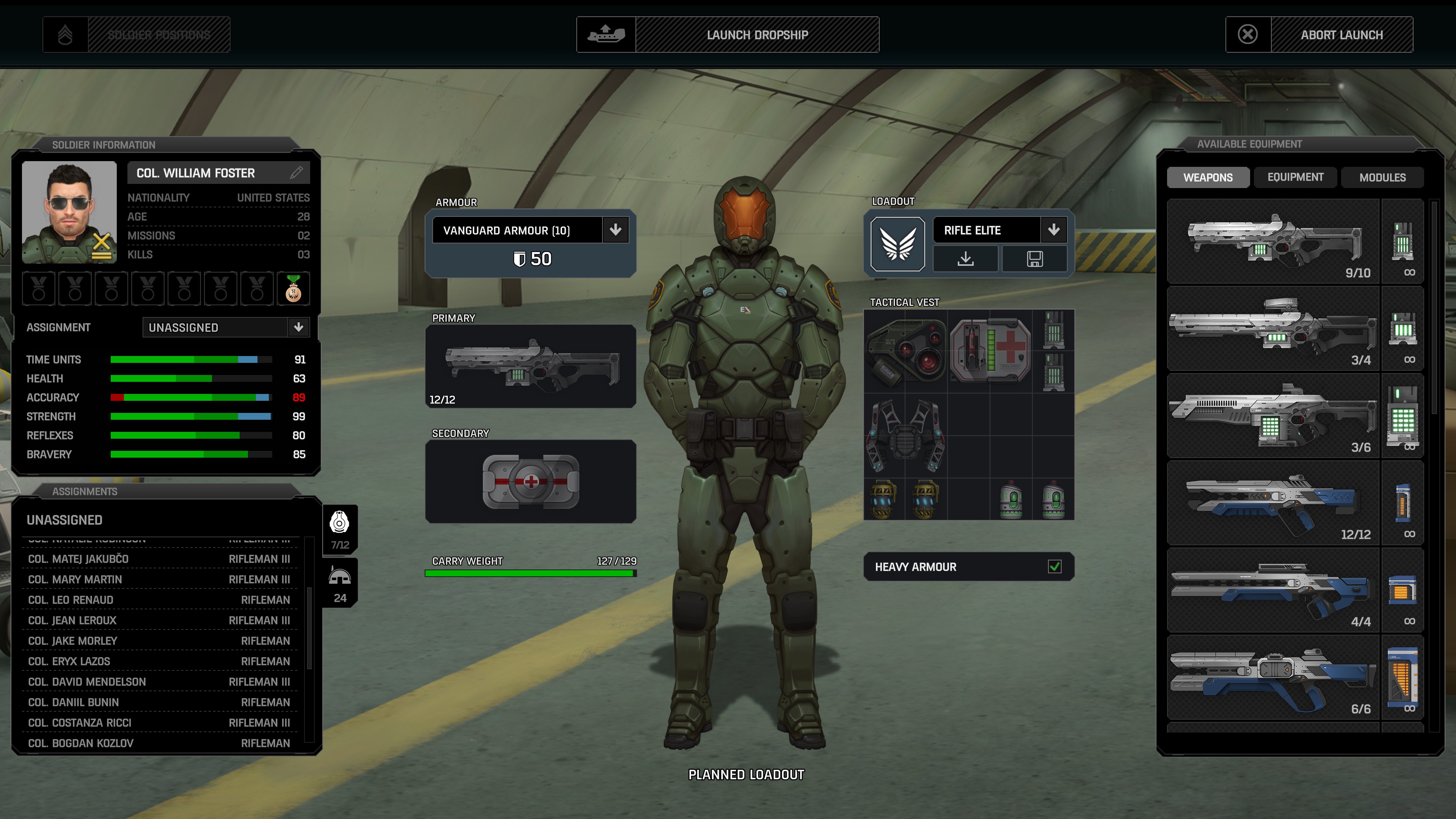Click the dropship capacity icon showing 7/12
The width and height of the screenshot is (1456, 819).
[x=340, y=529]
